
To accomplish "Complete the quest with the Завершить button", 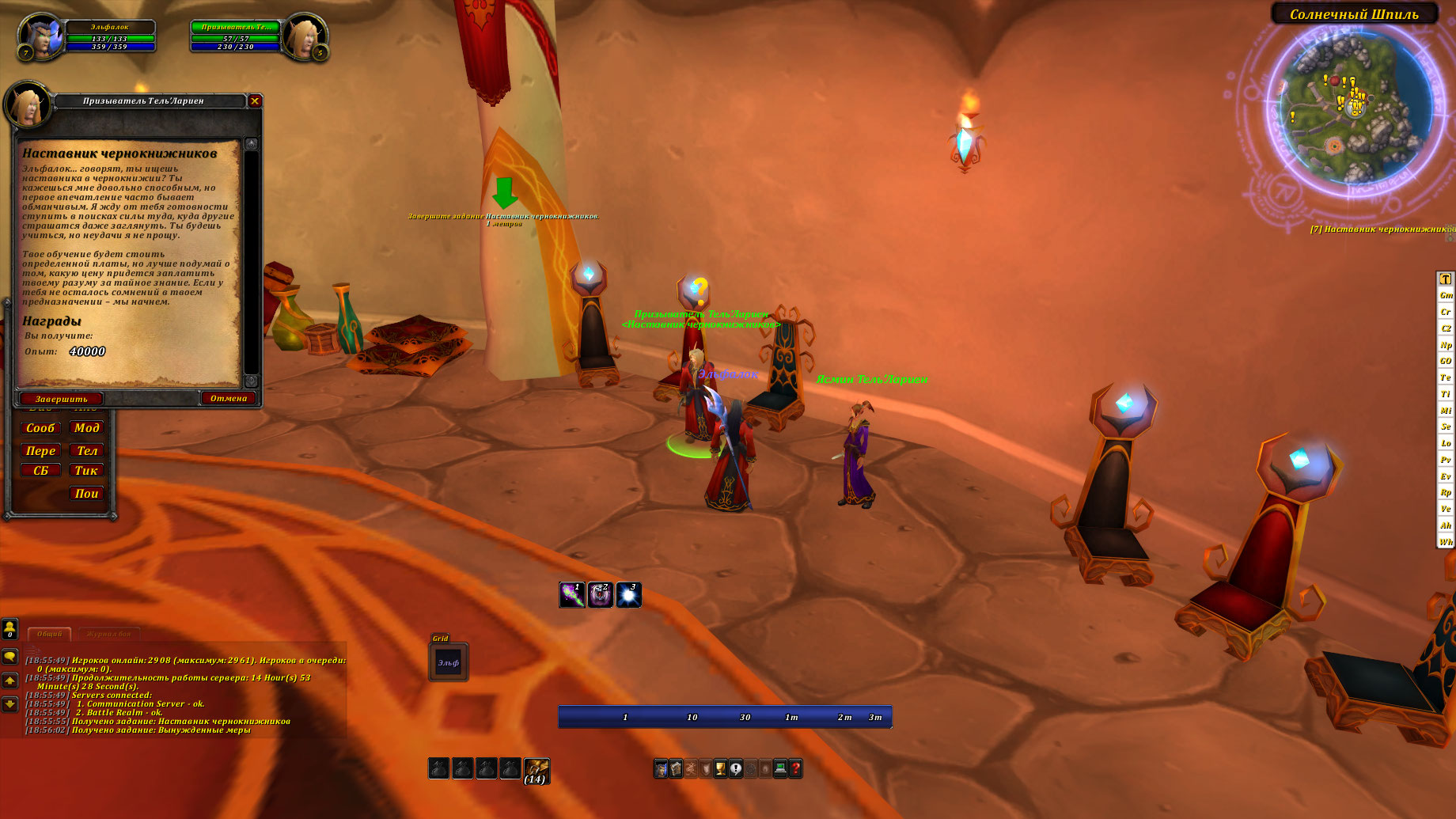I will point(61,399).
